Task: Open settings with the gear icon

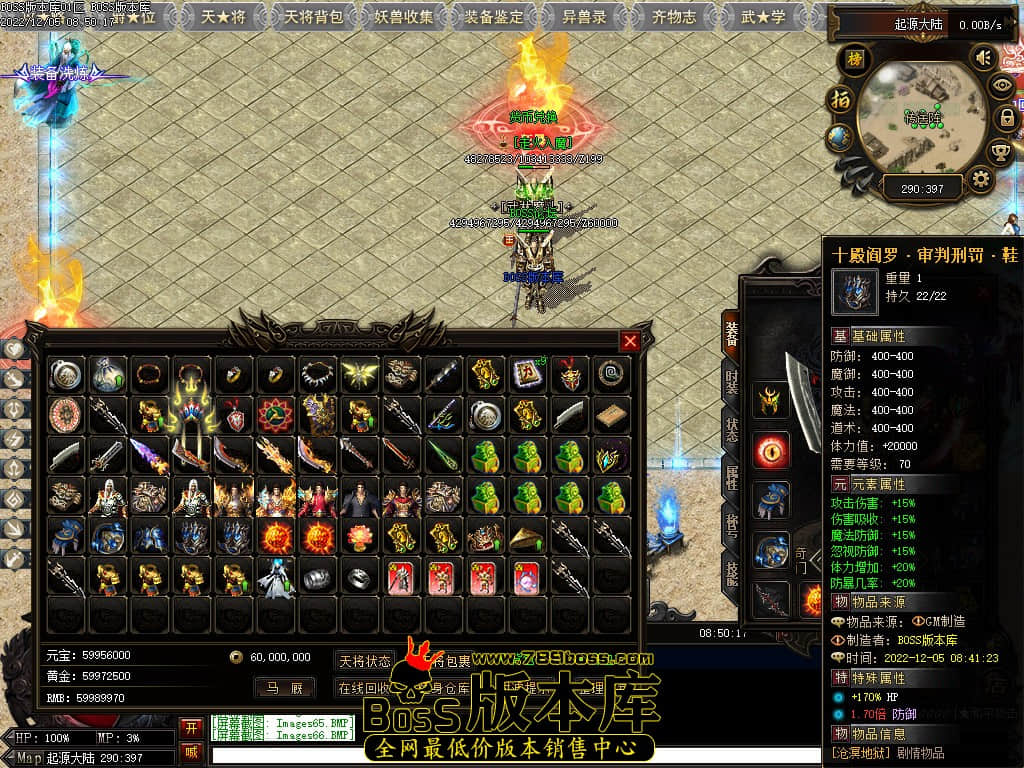Action: pos(981,180)
